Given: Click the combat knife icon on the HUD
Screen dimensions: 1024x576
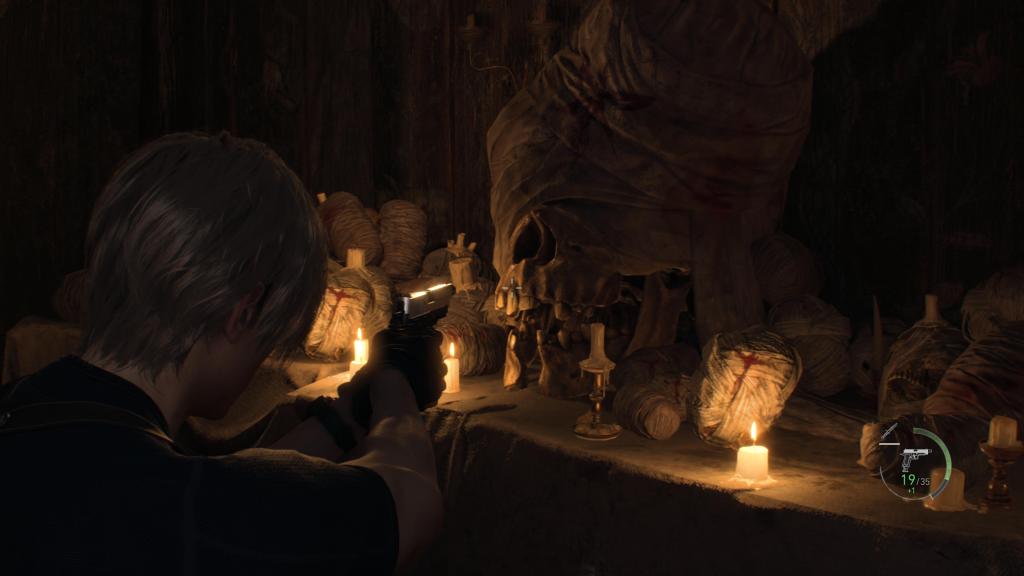Looking at the screenshot, I should pos(889,433).
